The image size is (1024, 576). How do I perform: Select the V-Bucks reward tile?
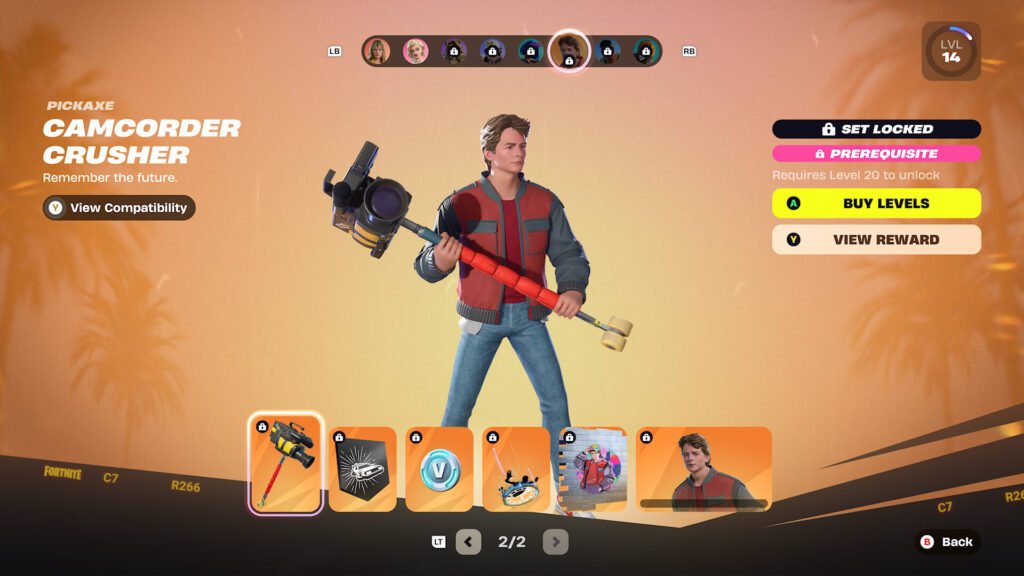click(439, 469)
